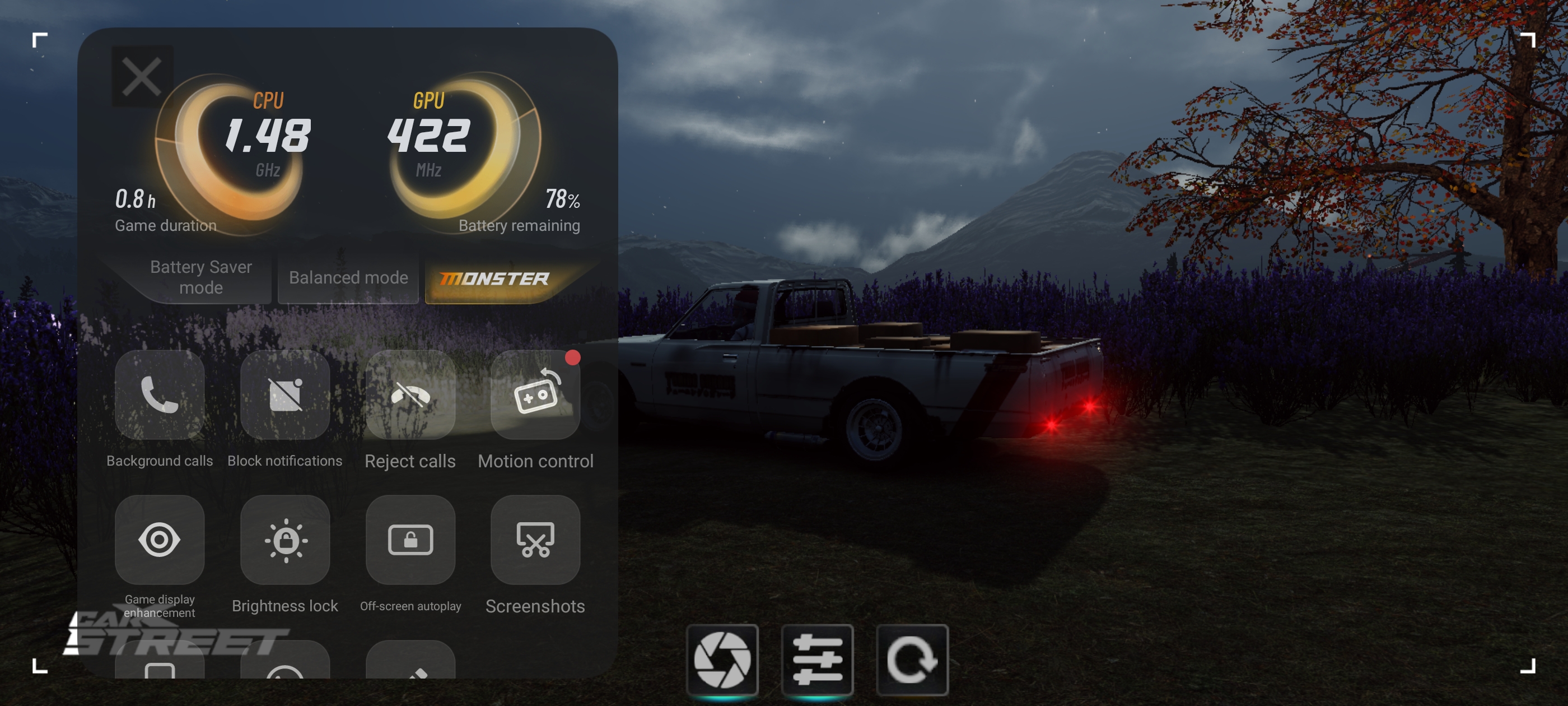Enable Brightness lock
The image size is (1568, 706).
(x=285, y=540)
